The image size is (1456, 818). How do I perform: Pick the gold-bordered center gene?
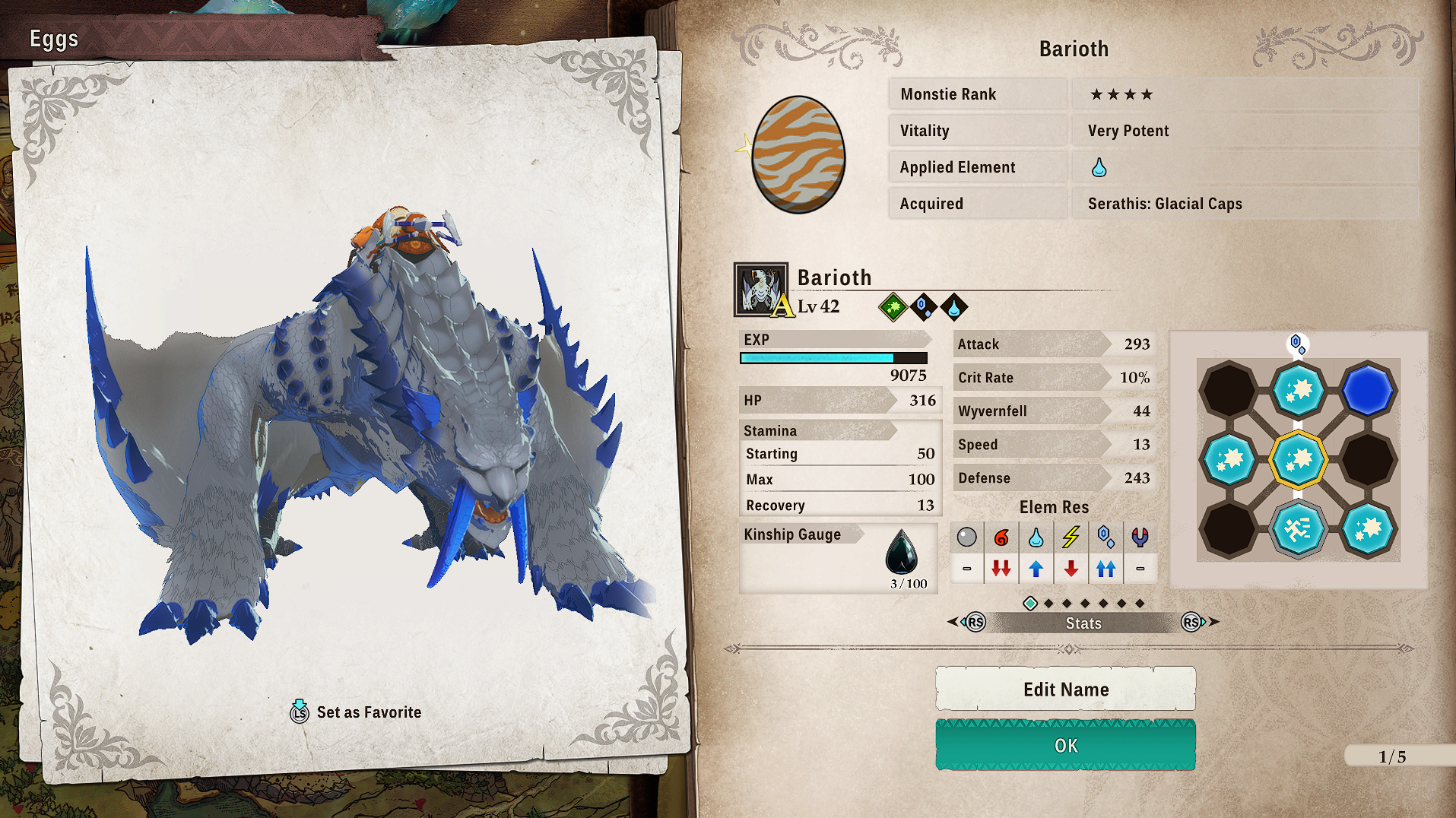[1298, 459]
